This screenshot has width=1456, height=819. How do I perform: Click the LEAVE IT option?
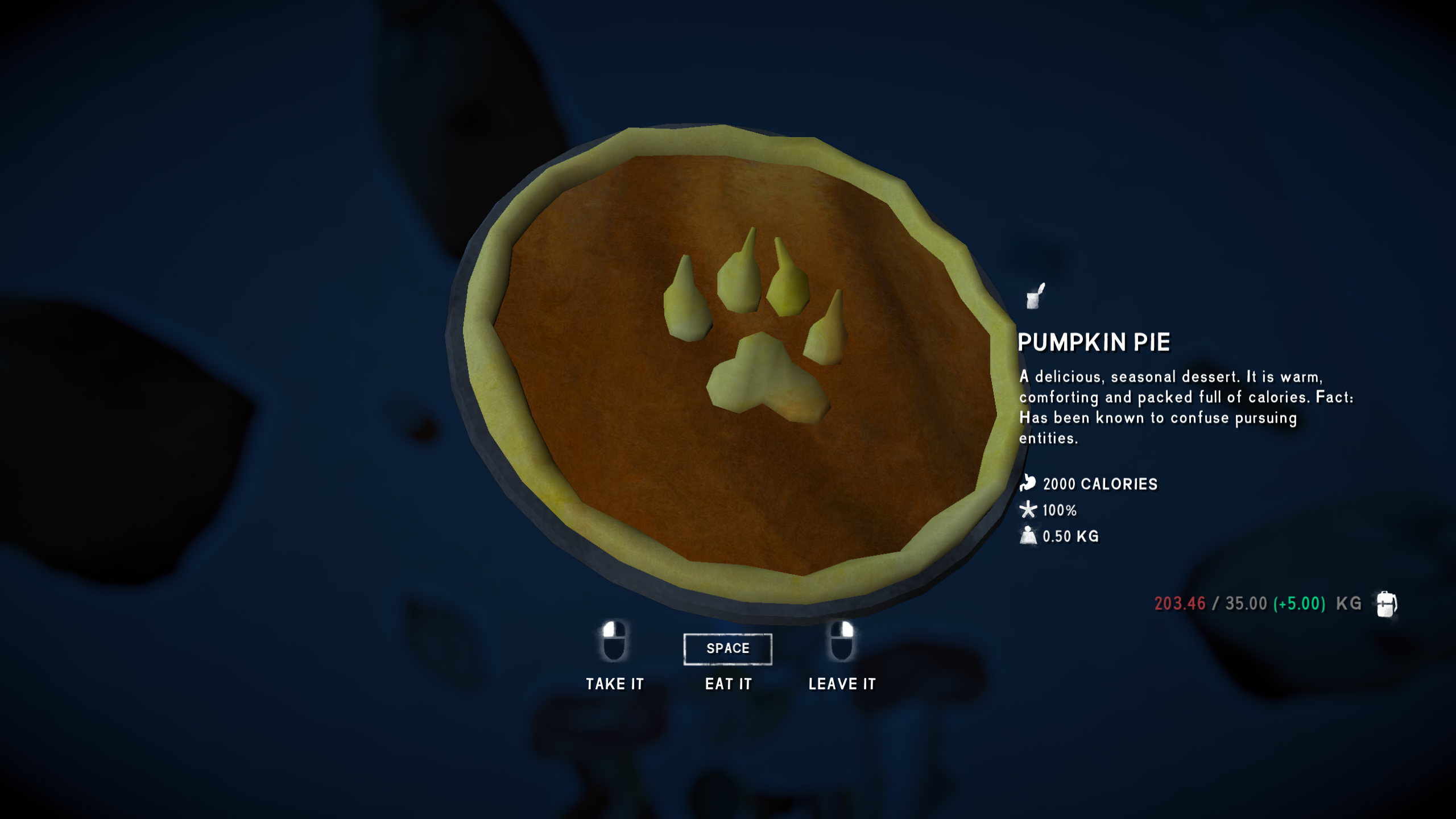pos(842,683)
